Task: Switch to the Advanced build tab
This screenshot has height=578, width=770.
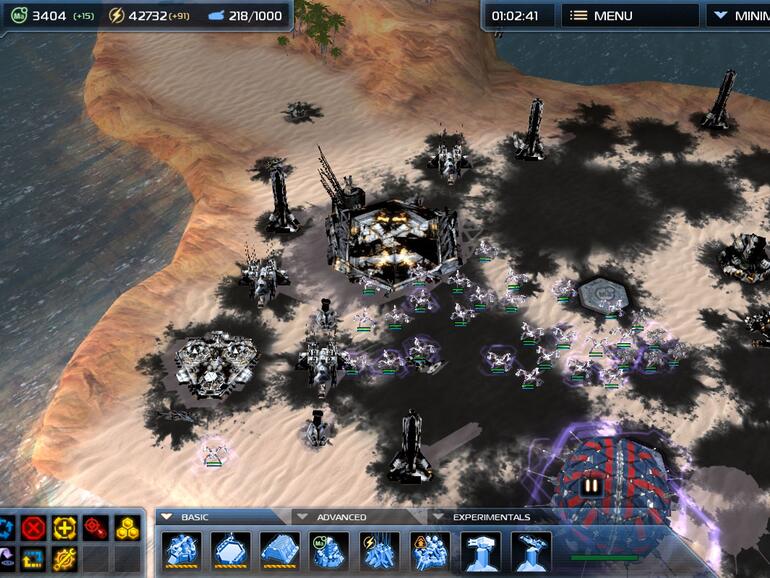Action: coord(341,517)
